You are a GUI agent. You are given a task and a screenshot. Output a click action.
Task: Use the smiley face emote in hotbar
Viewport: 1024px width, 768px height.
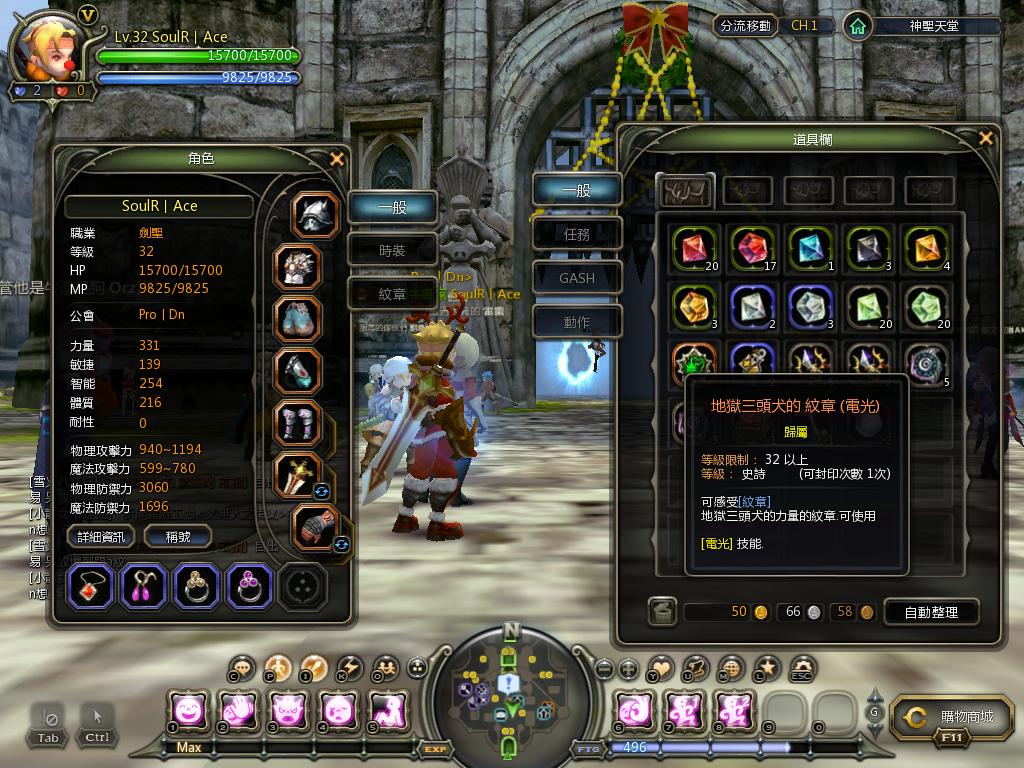(189, 711)
